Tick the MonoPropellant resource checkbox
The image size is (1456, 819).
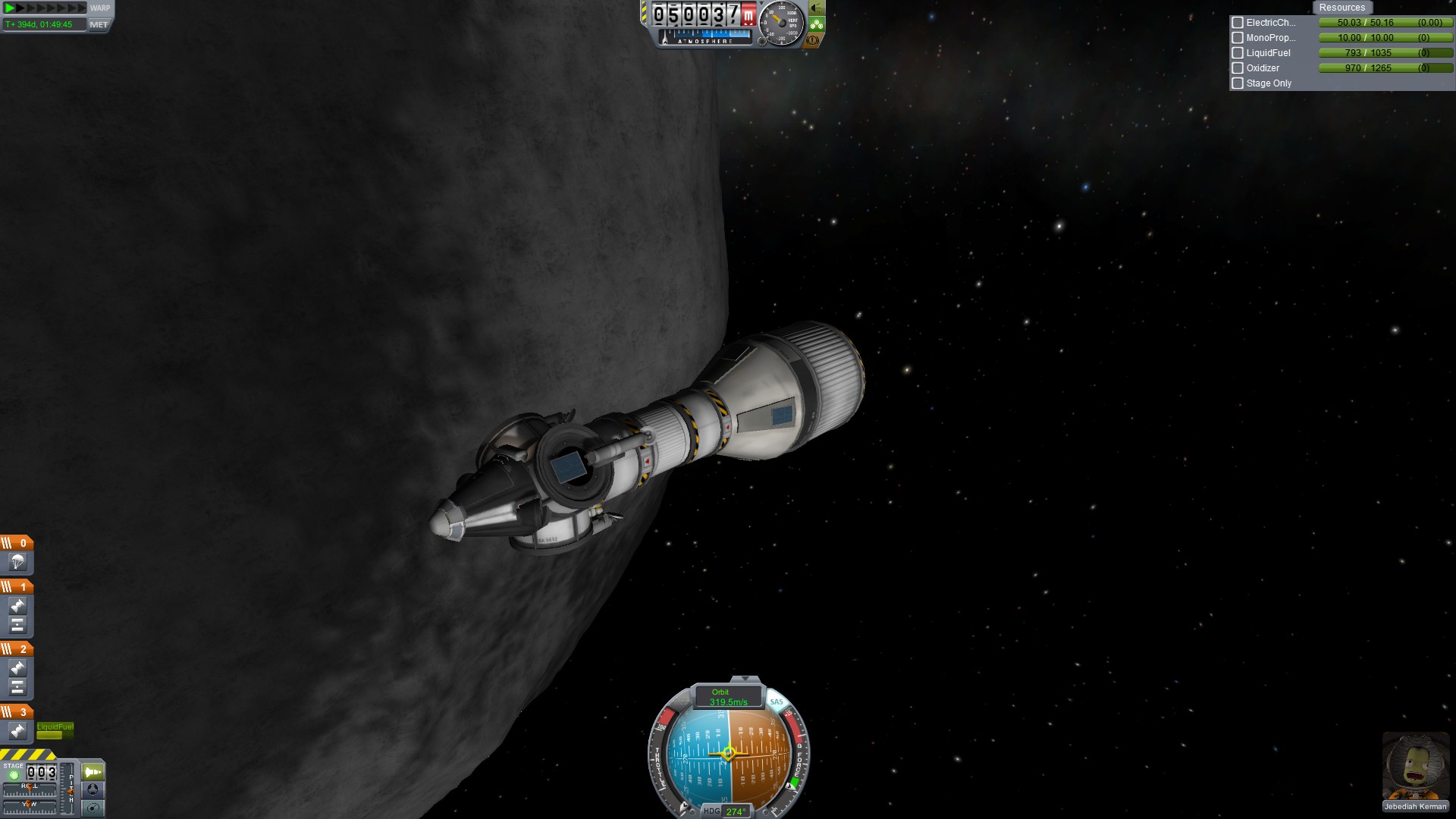coord(1238,38)
